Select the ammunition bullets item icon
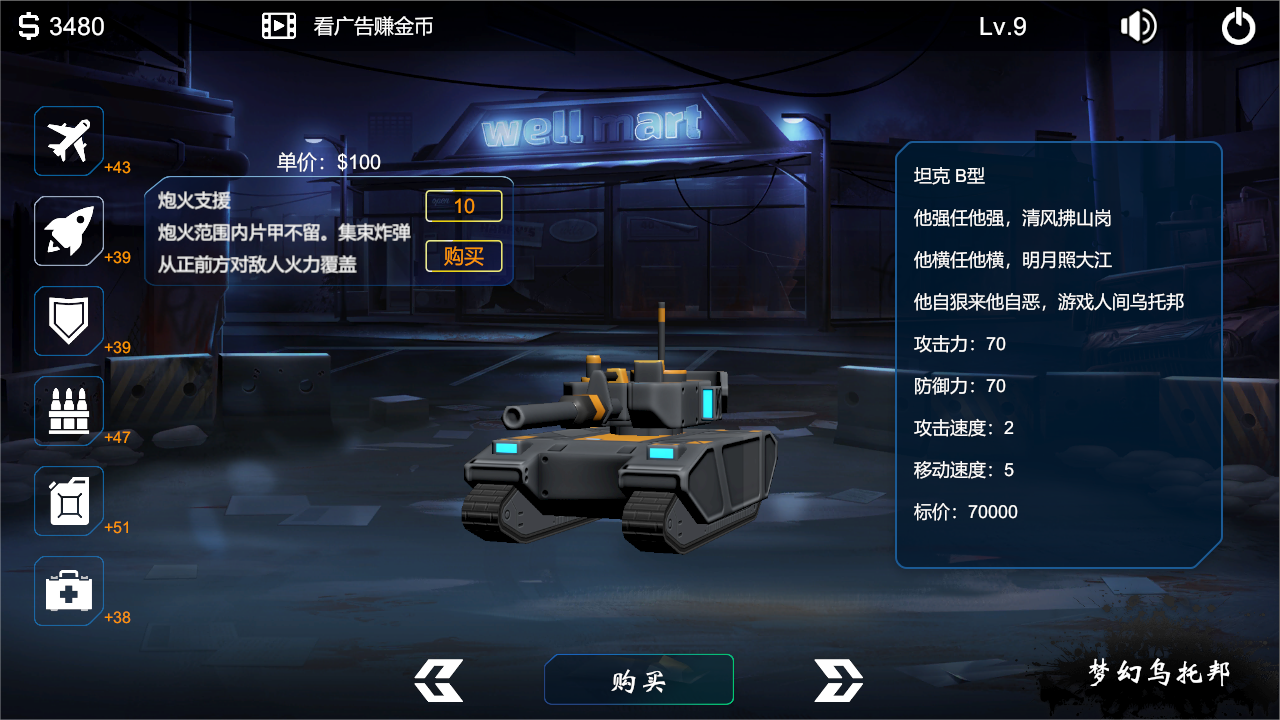 pyautogui.click(x=68, y=410)
